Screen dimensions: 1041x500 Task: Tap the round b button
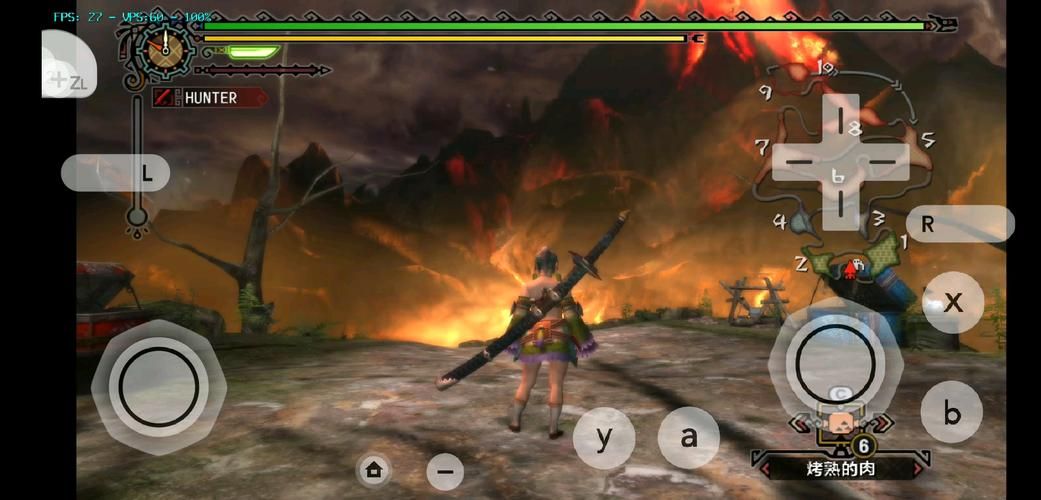tap(952, 412)
